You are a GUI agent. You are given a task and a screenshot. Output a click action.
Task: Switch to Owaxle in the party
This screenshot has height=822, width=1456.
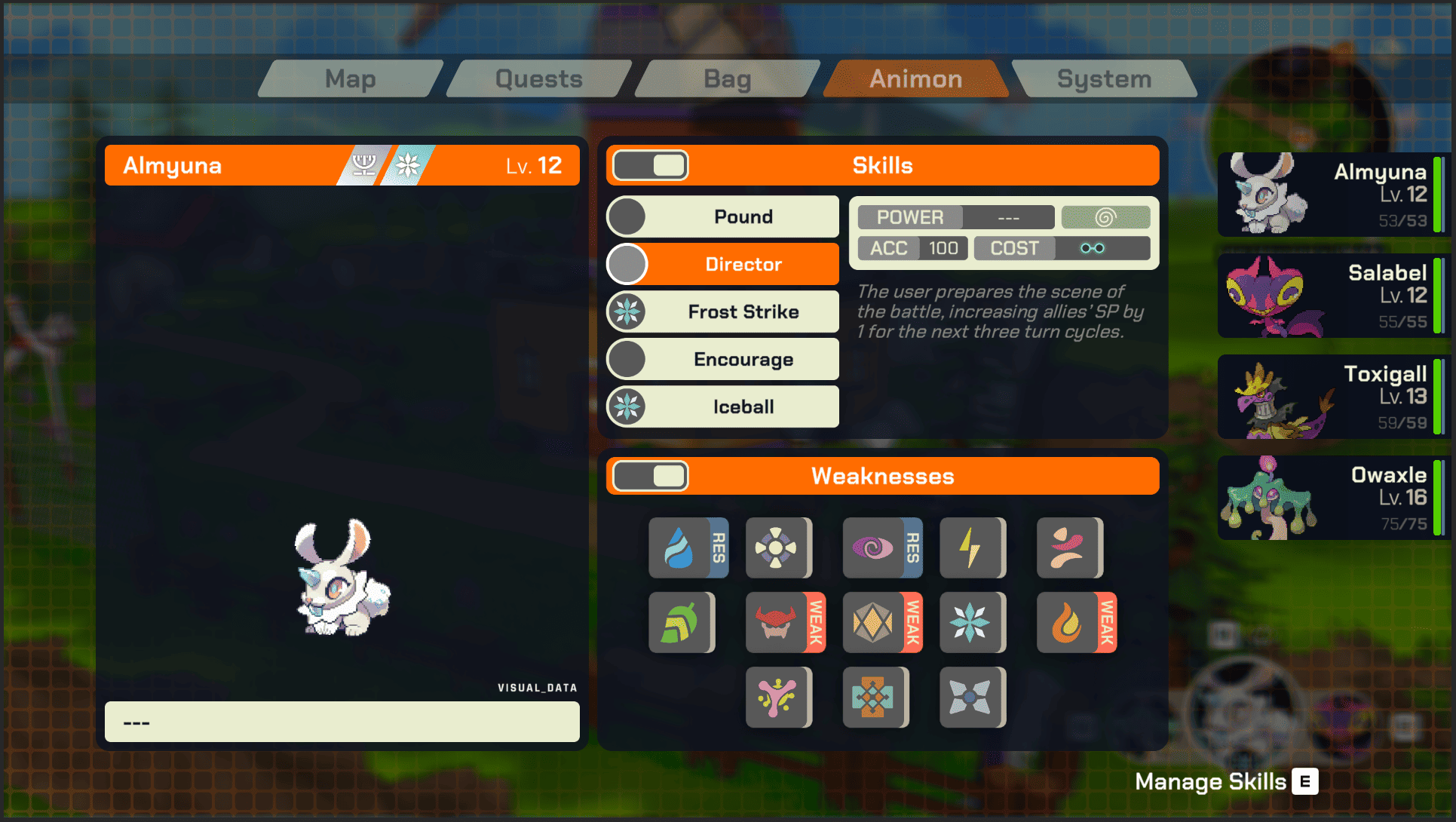1332,498
